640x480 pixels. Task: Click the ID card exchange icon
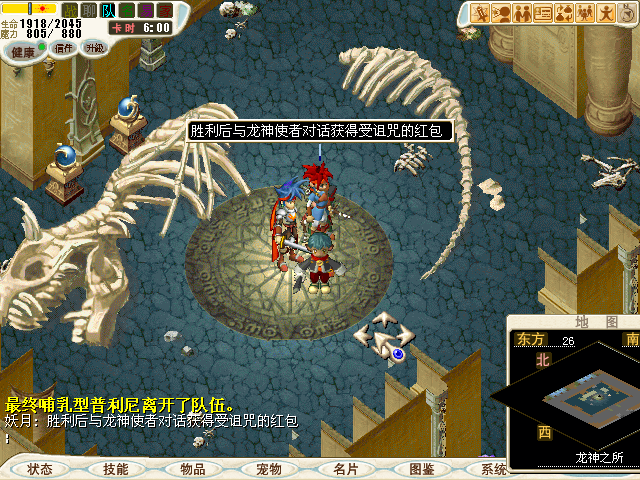(544, 13)
